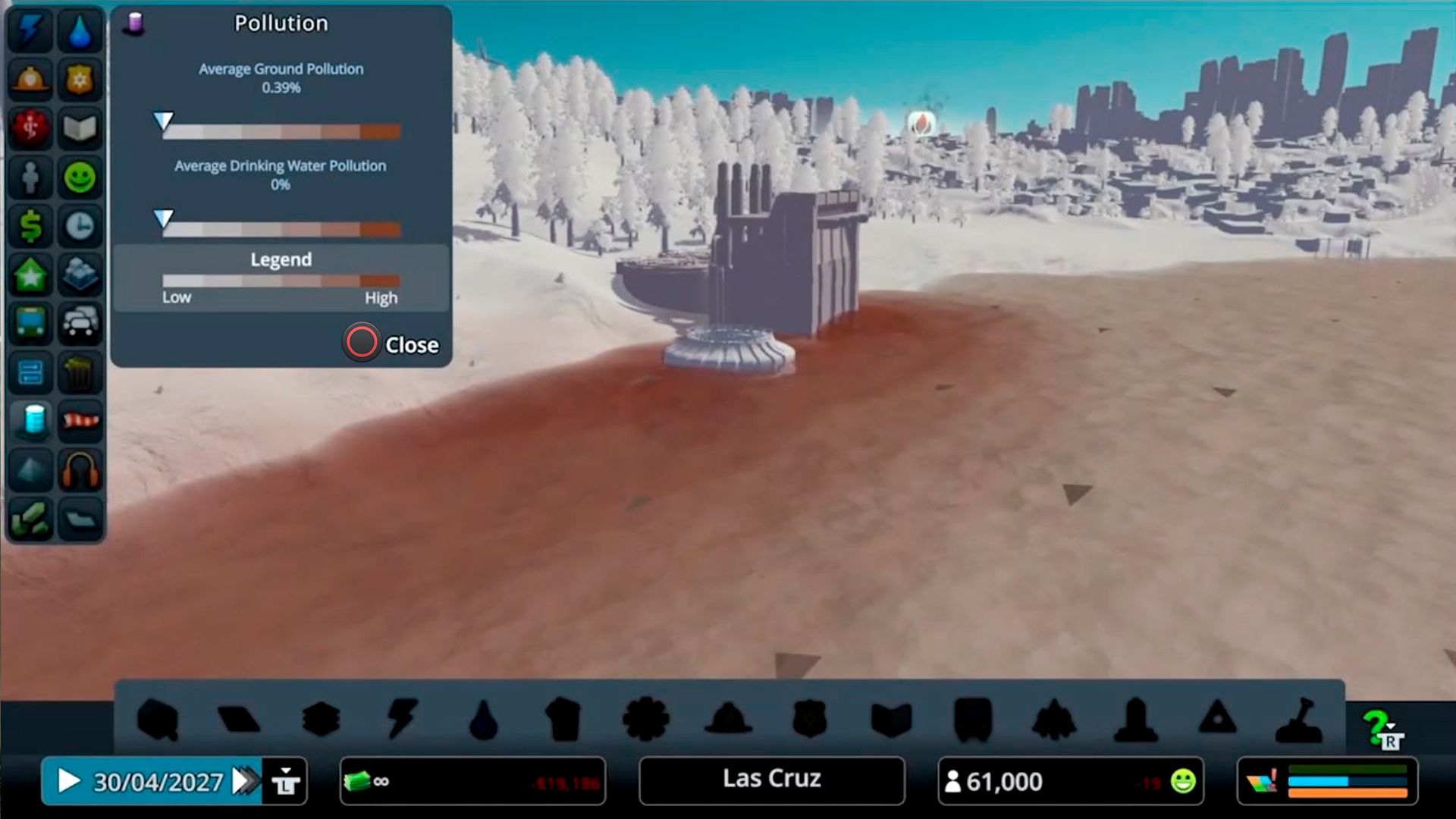
Task: Open the Roads construction menu
Action: pos(240,719)
